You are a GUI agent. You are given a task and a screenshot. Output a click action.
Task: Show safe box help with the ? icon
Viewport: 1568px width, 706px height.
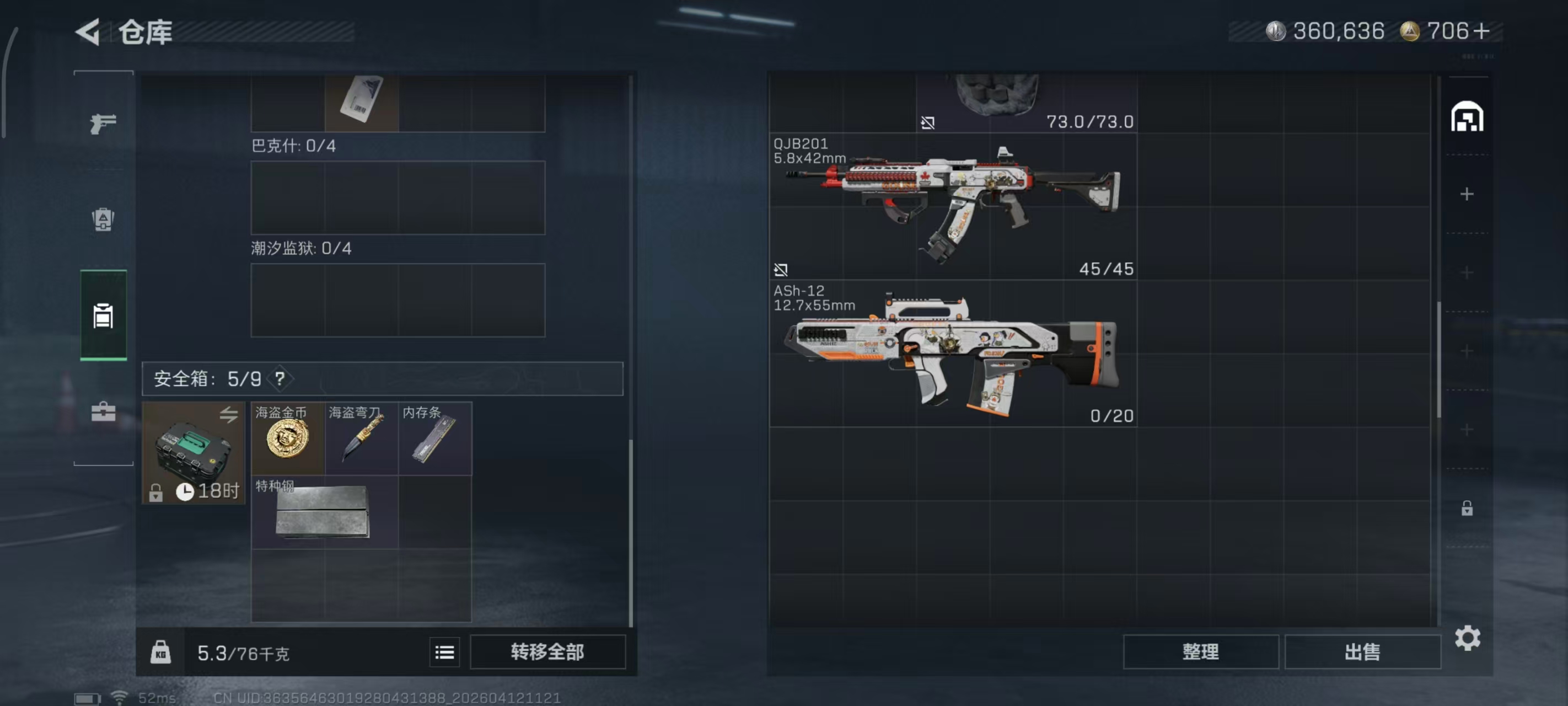click(x=280, y=379)
